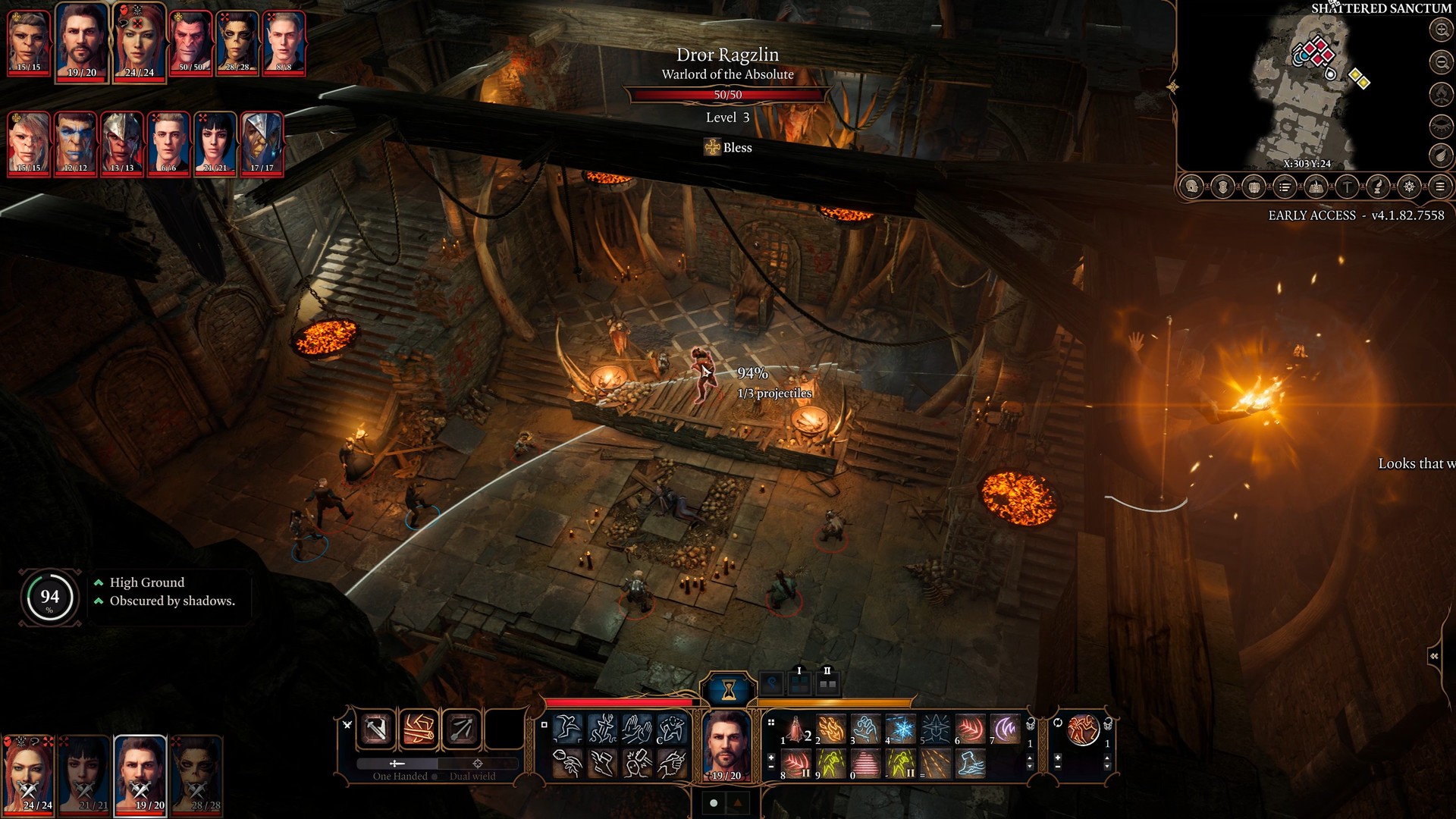This screenshot has height=819, width=1456.
Task: Cast the Bless spell from the hotbar
Action: click(933, 730)
